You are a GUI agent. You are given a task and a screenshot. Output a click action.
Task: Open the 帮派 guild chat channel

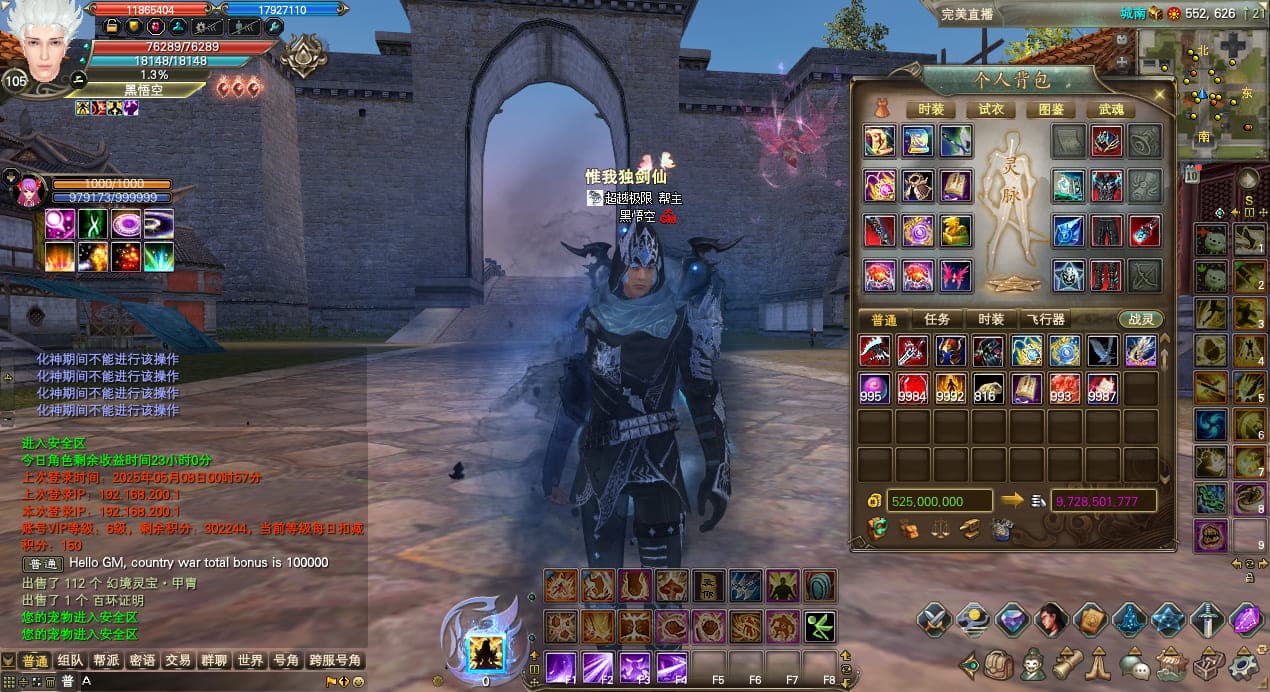[x=106, y=661]
